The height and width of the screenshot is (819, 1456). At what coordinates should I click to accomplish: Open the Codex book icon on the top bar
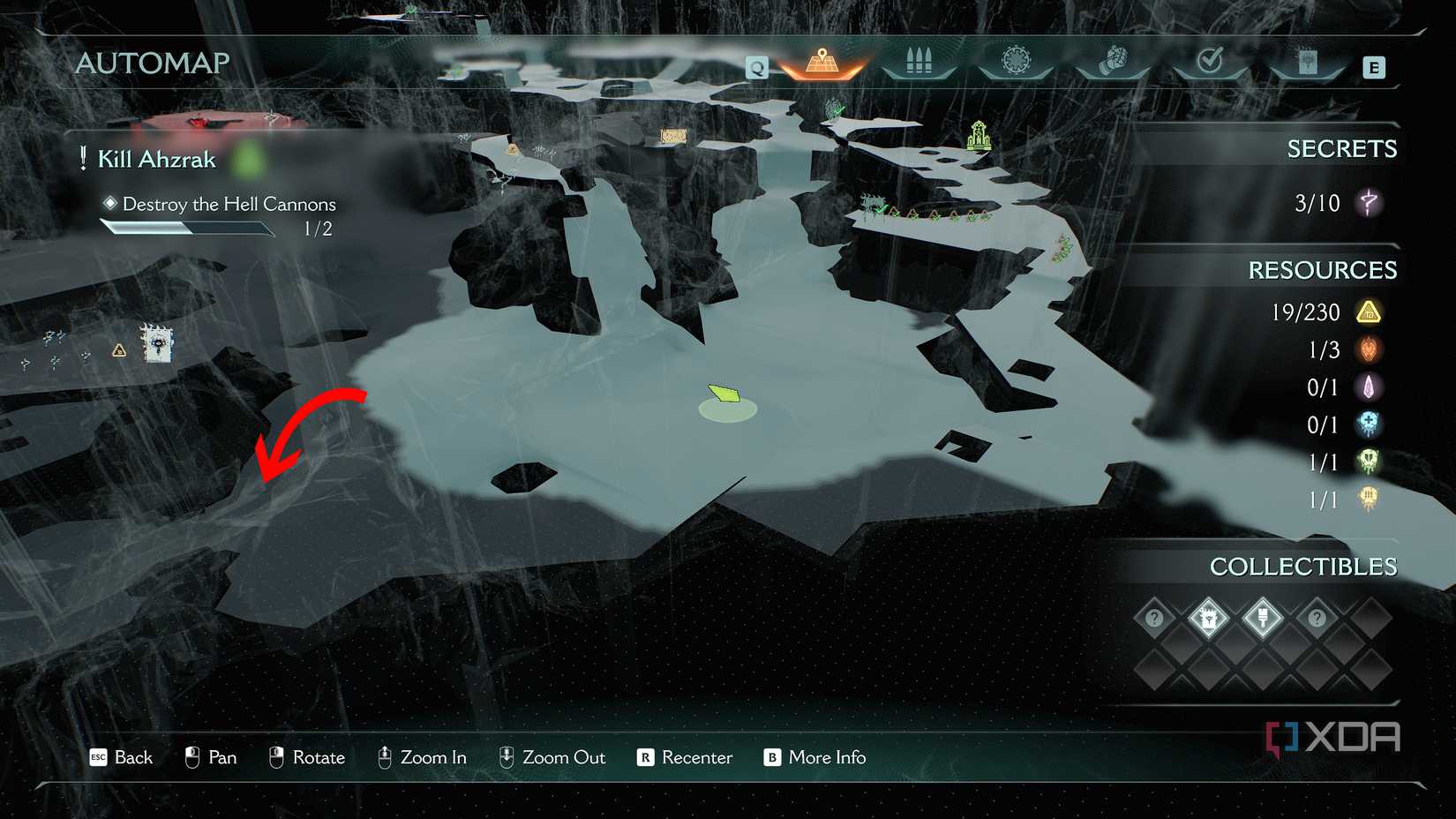click(1310, 62)
